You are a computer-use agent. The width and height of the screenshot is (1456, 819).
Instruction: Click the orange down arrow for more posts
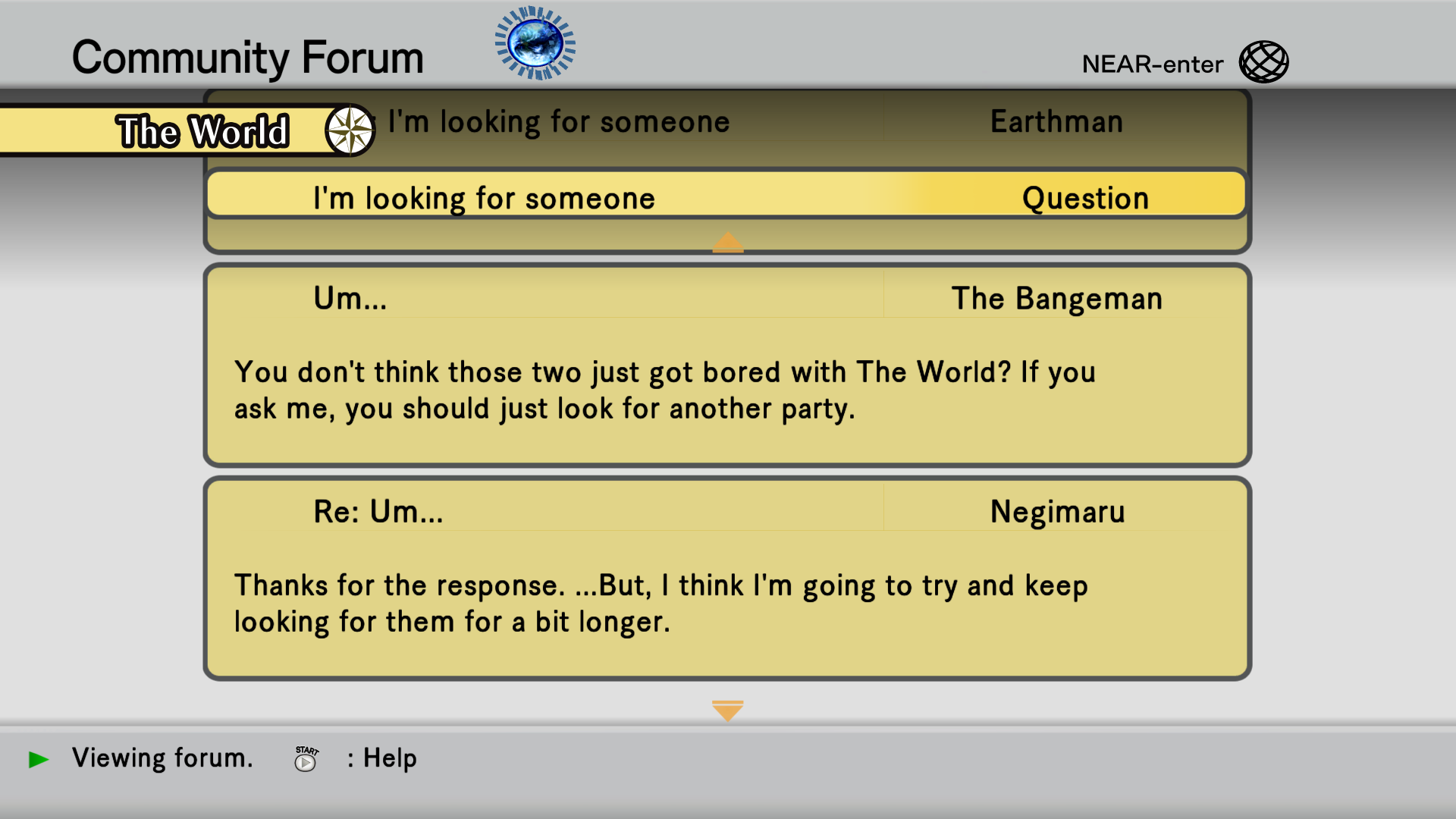(x=727, y=711)
